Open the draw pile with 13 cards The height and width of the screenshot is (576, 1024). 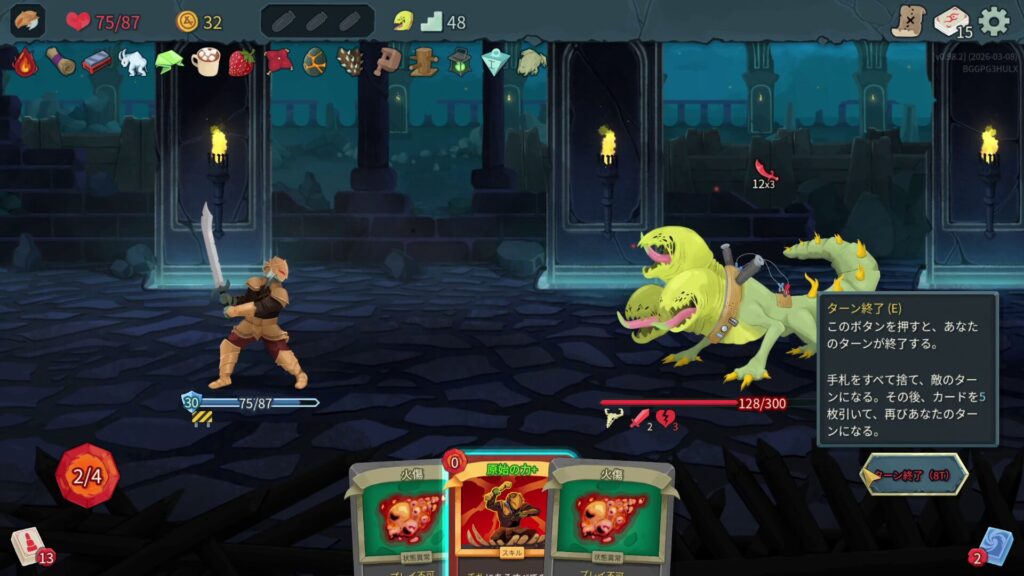click(27, 546)
